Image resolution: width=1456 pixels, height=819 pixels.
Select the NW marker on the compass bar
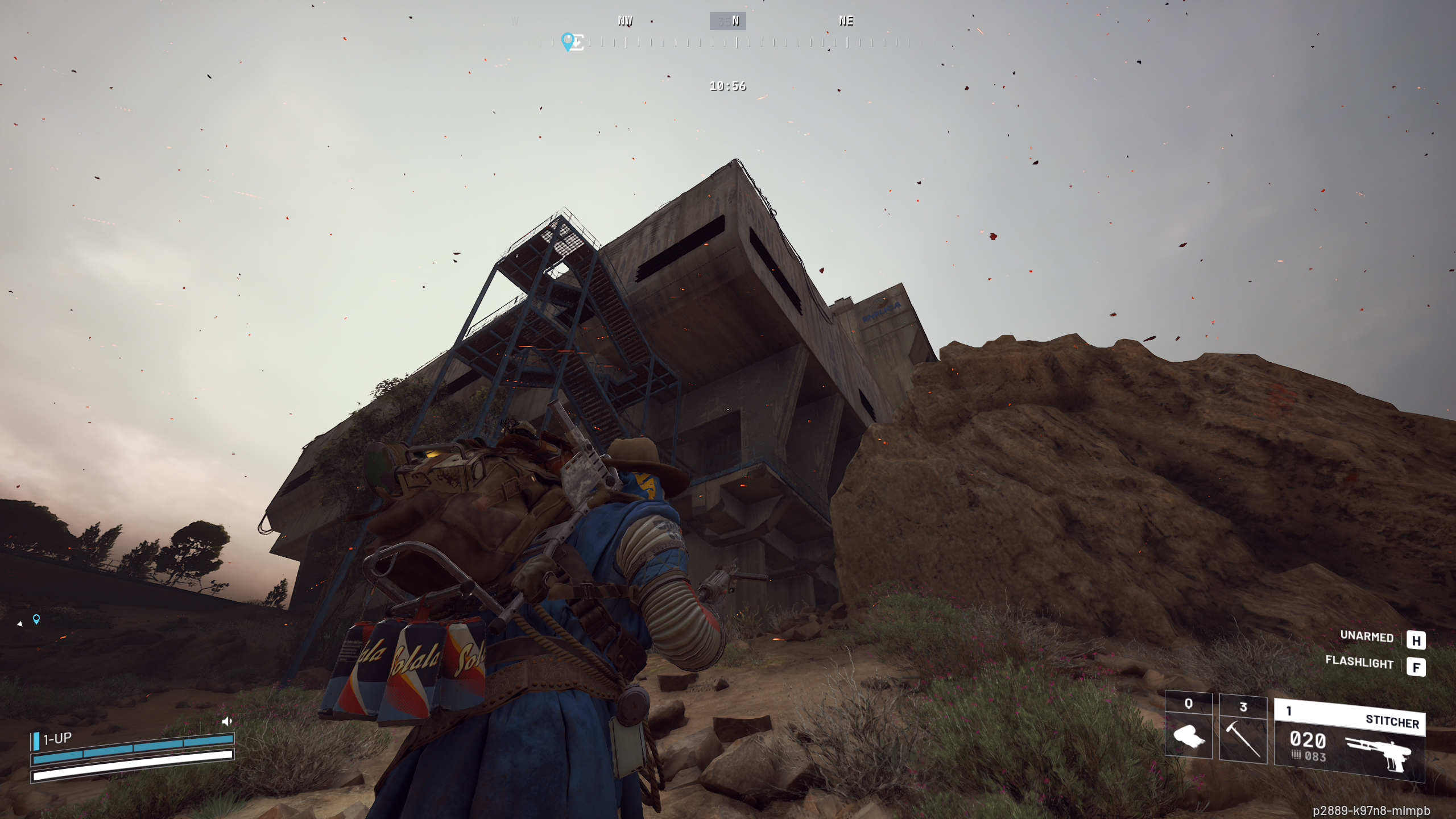(626, 21)
